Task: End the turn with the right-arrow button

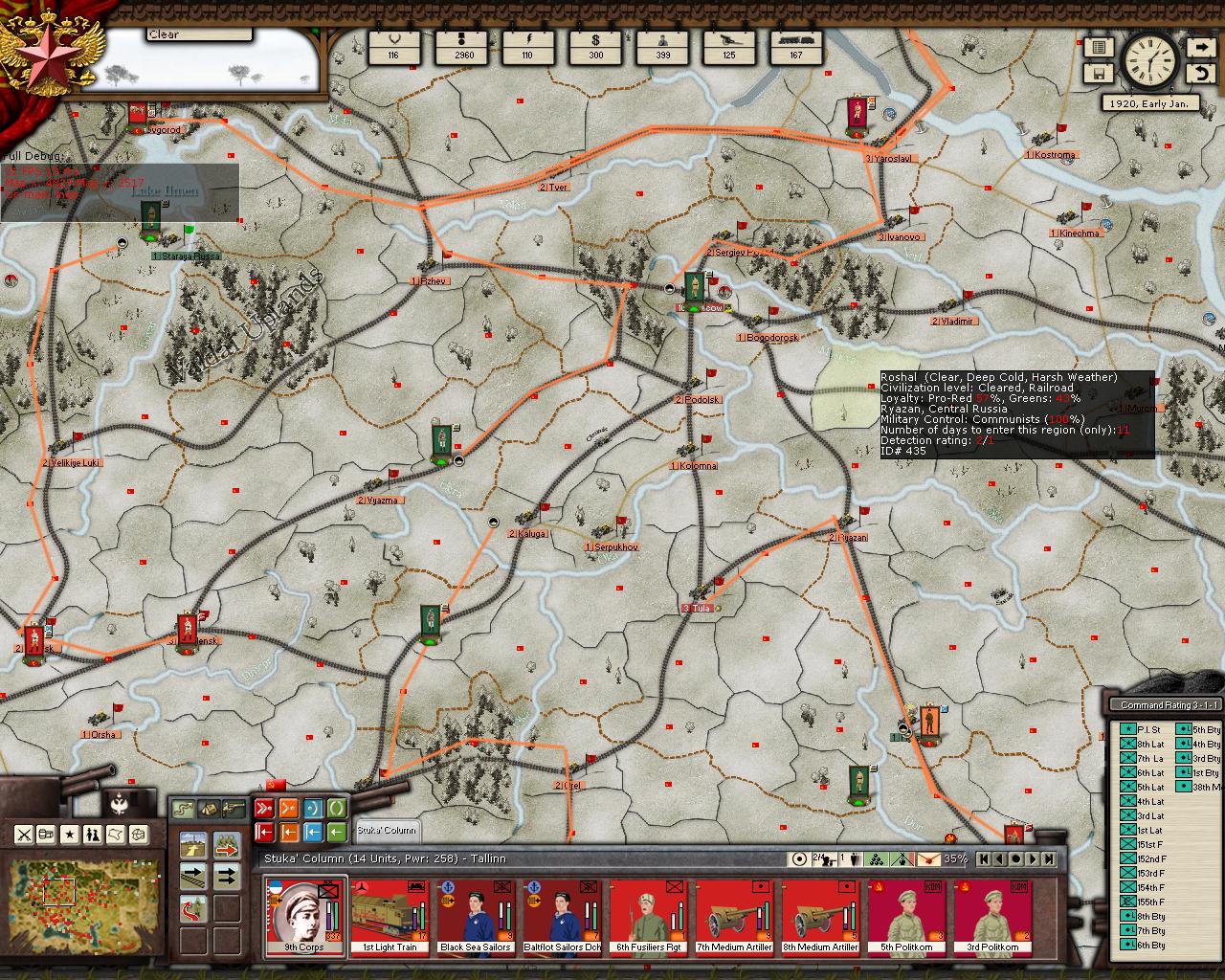Action: 1200,47
